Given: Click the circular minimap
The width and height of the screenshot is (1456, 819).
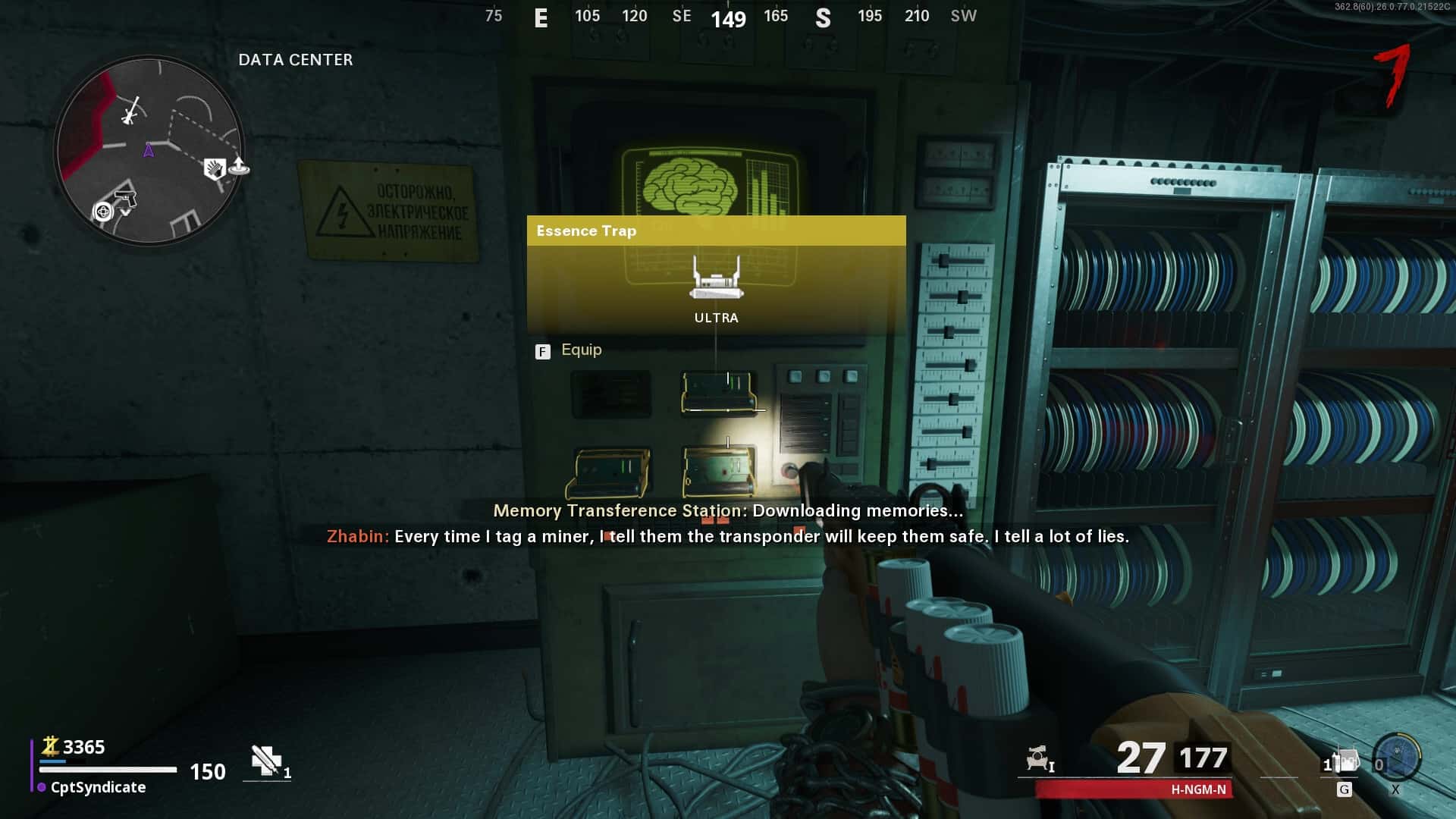Looking at the screenshot, I should (149, 150).
